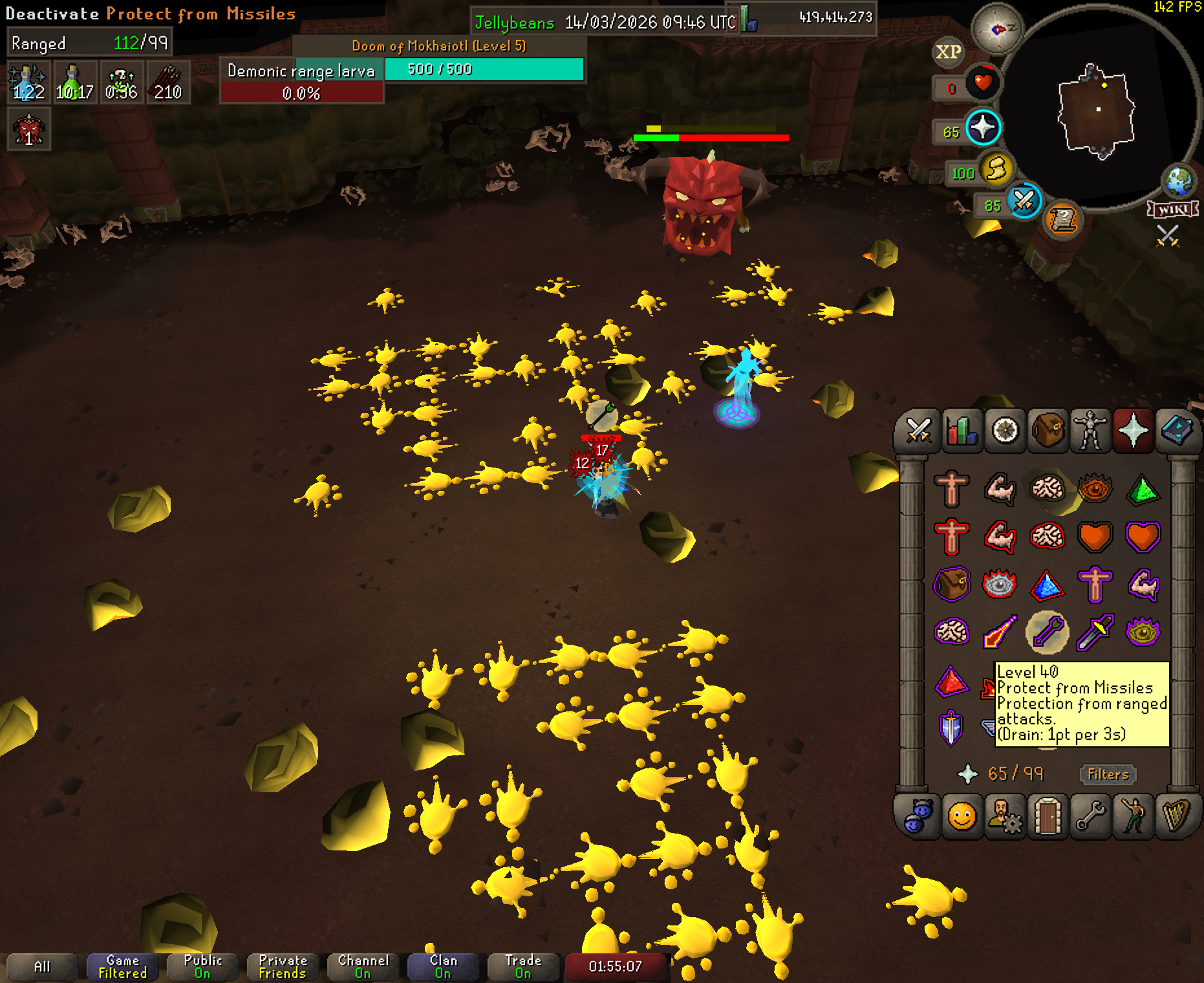The image size is (1204, 983).
Task: Open the Logout door tab
Action: coord(1048,816)
